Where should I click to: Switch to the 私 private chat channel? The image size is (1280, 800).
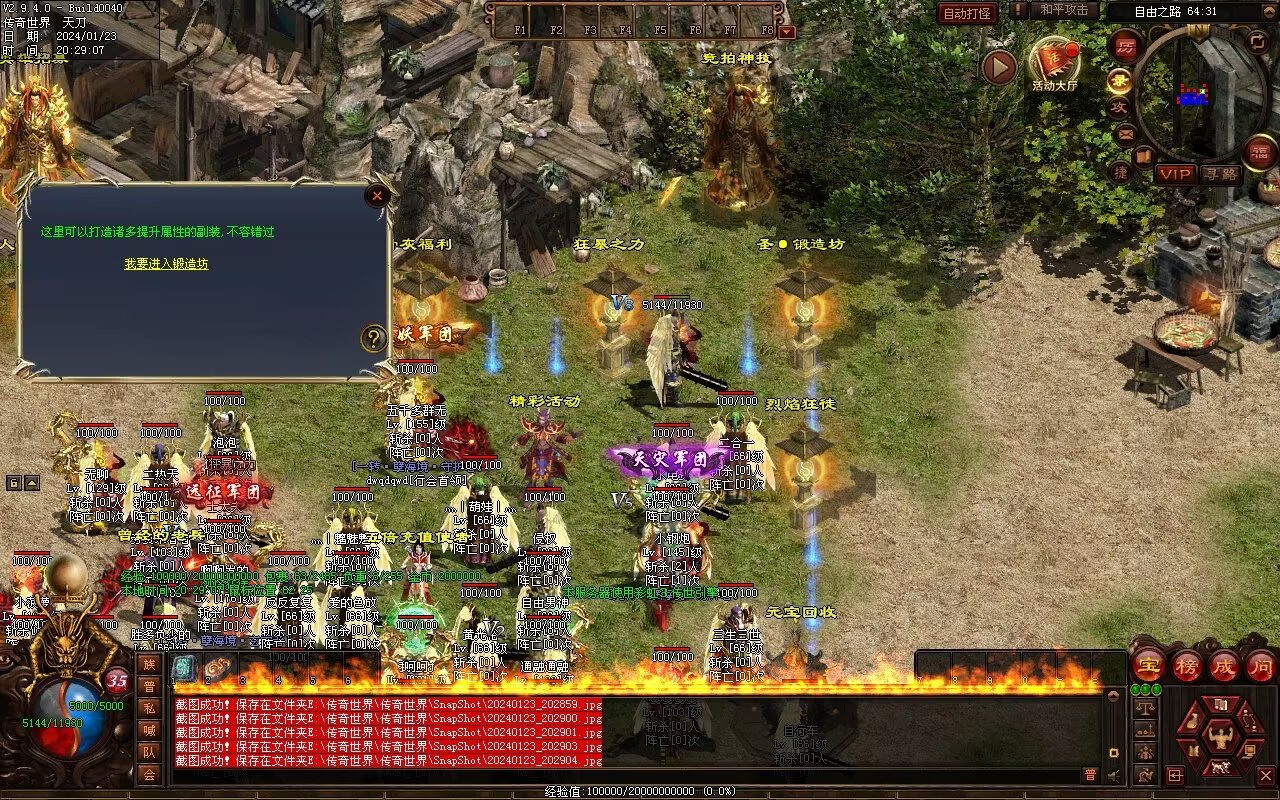coord(148,708)
